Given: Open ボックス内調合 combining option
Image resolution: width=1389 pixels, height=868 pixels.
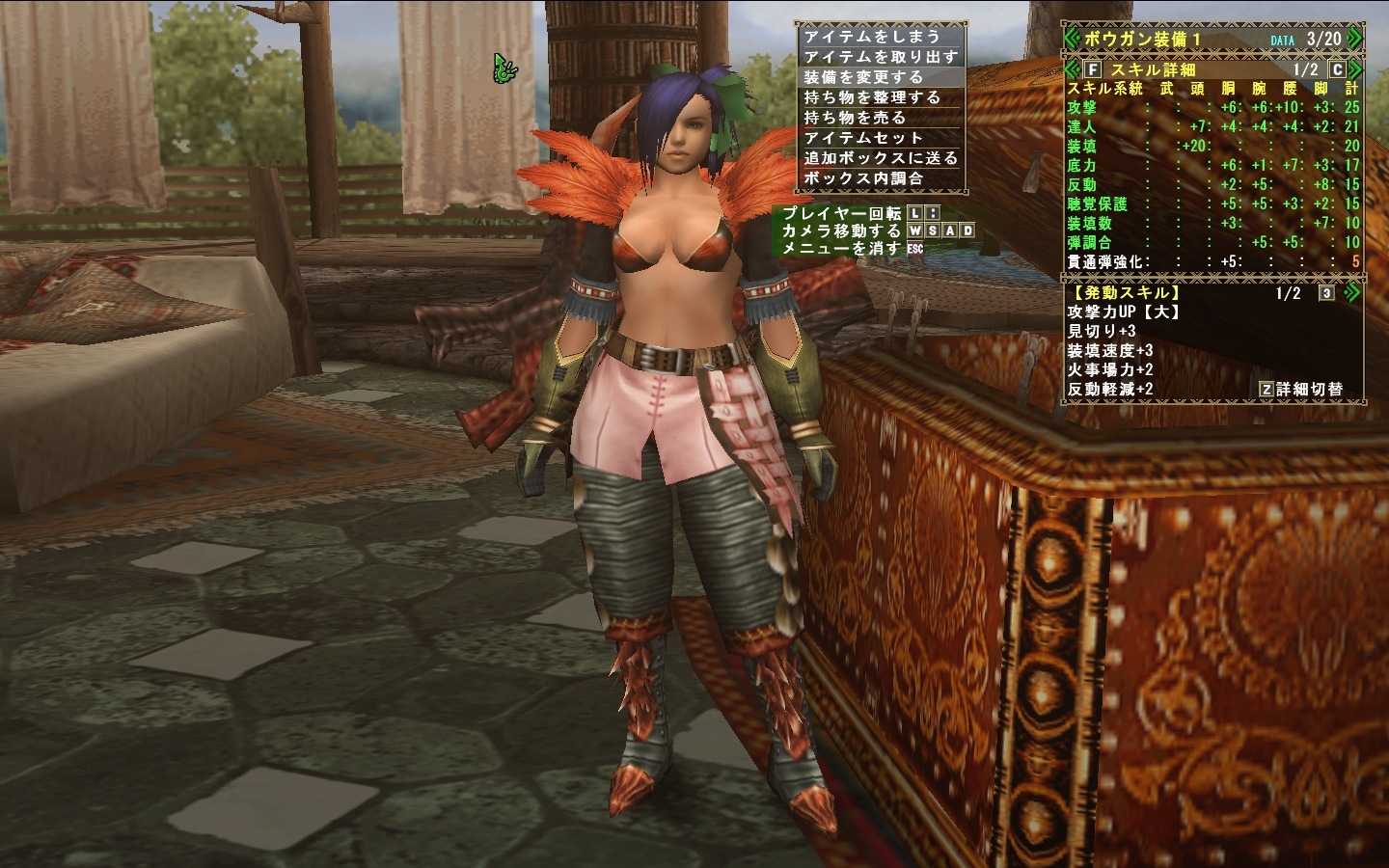Looking at the screenshot, I should pyautogui.click(x=863, y=178).
